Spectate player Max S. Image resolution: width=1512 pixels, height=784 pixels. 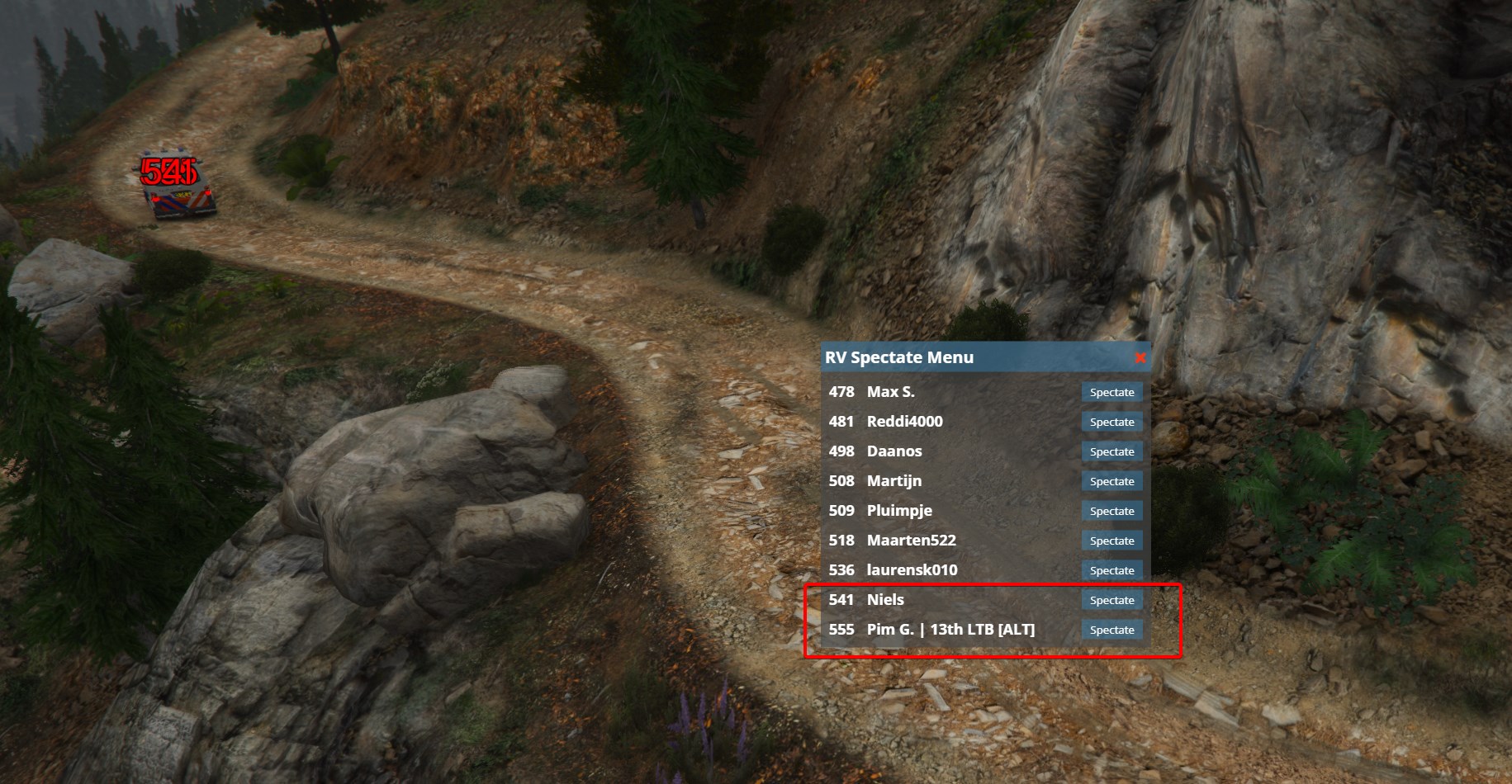(1111, 392)
